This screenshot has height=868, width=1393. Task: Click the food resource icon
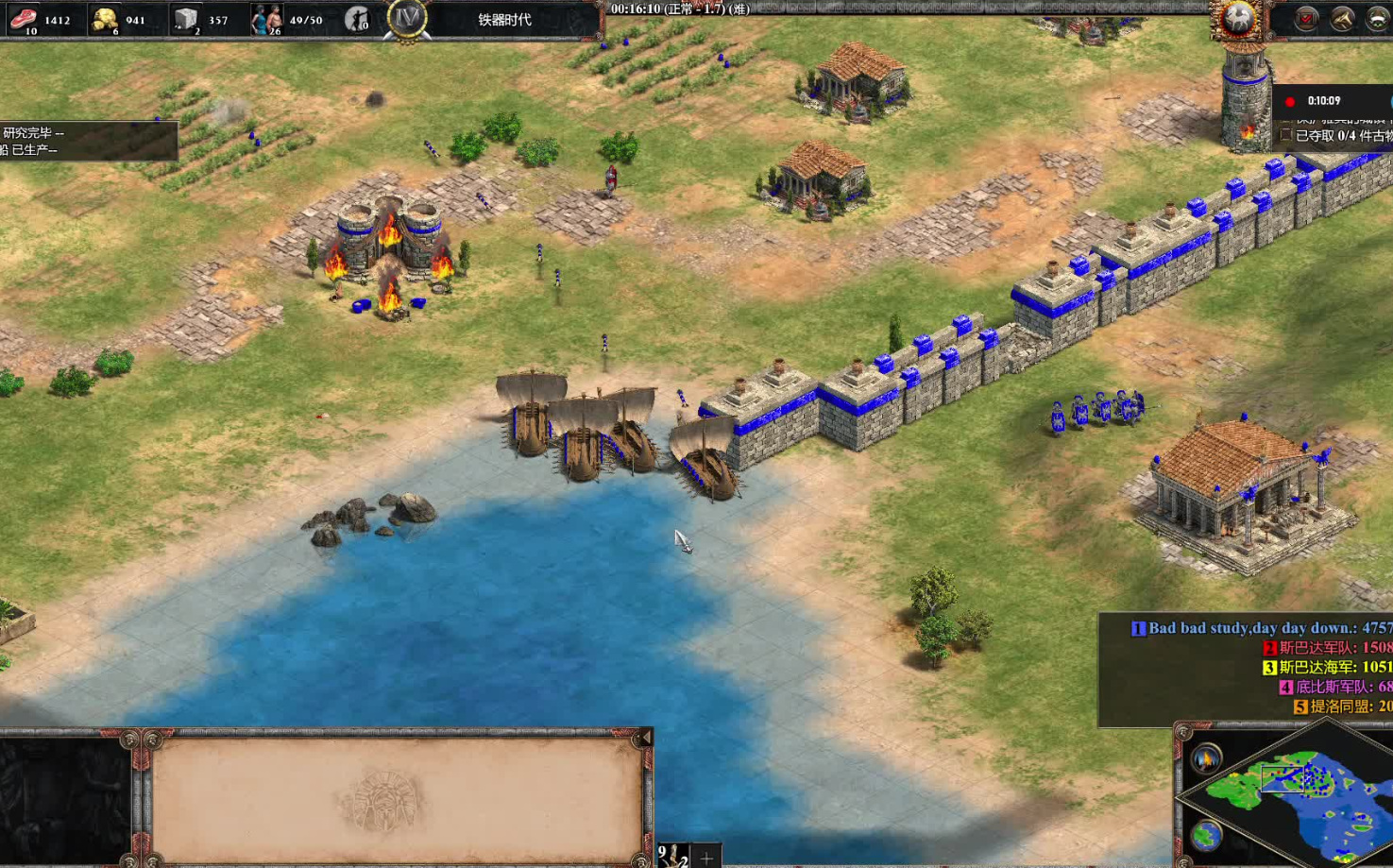[23, 18]
